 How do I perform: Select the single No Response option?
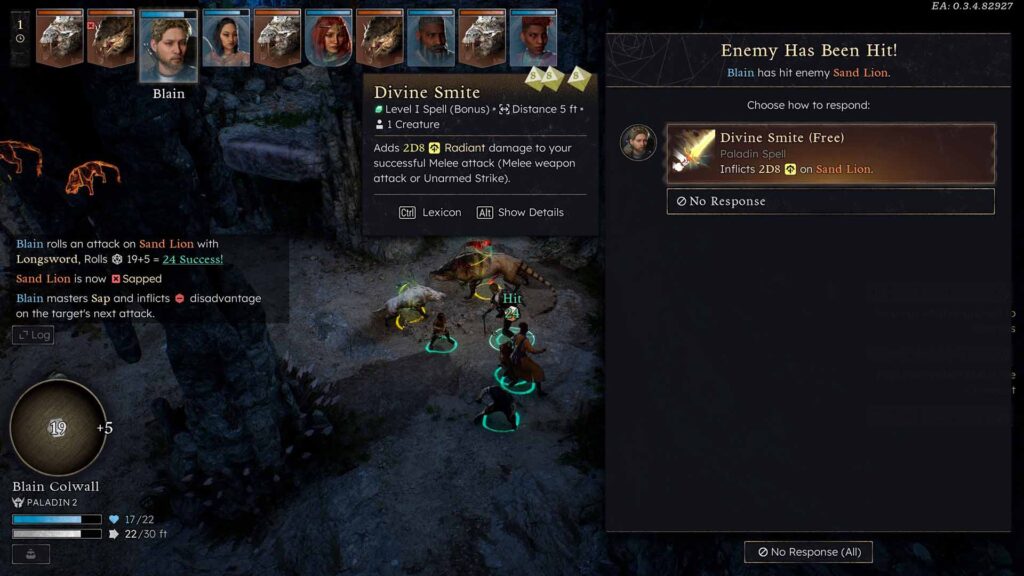tap(830, 201)
